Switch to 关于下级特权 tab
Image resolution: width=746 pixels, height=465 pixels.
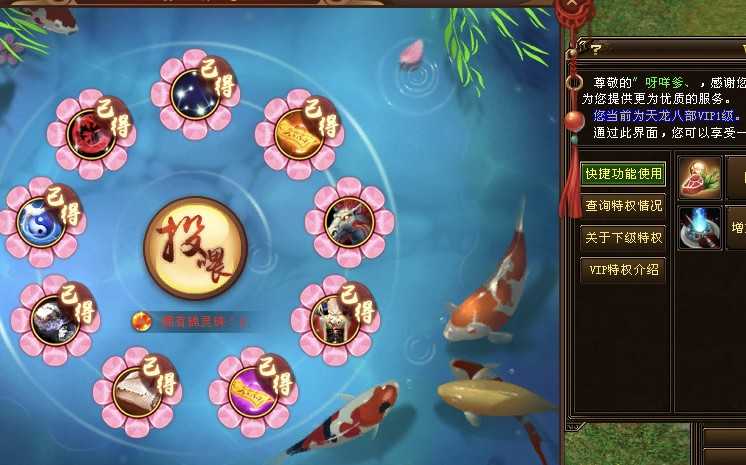(x=624, y=238)
